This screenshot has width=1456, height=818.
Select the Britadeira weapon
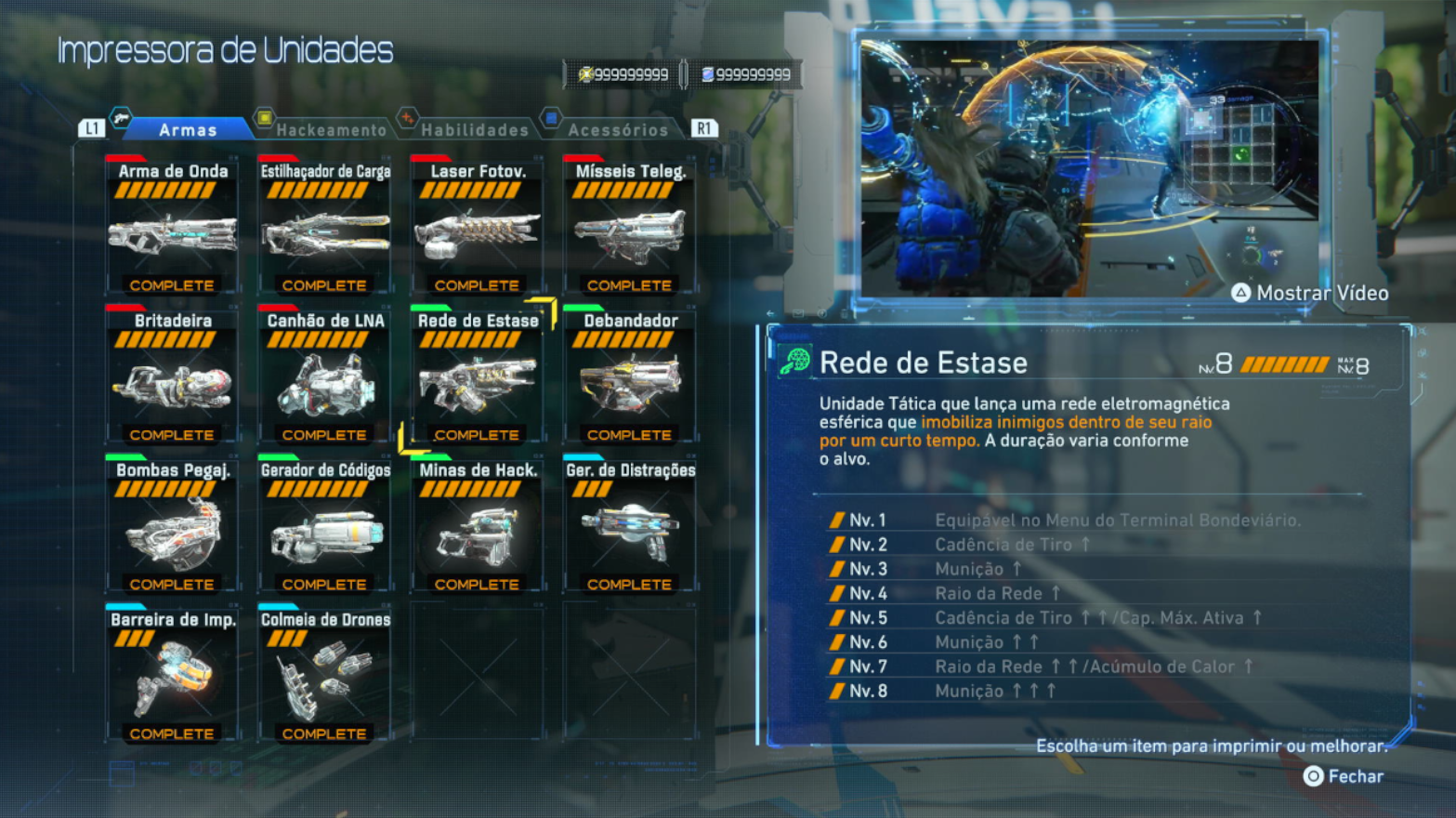172,376
